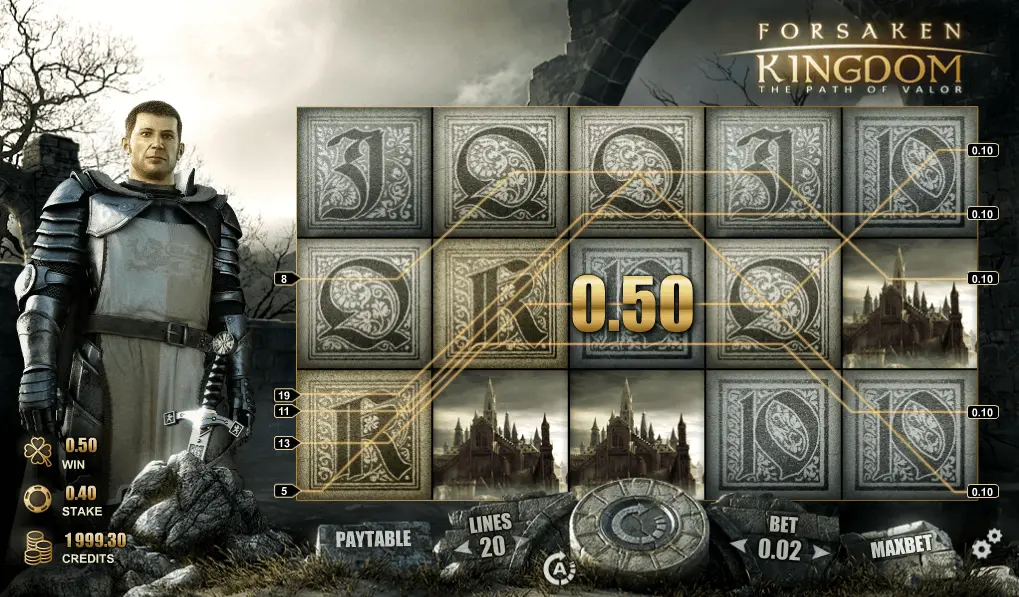Open the gear settings

[987, 544]
